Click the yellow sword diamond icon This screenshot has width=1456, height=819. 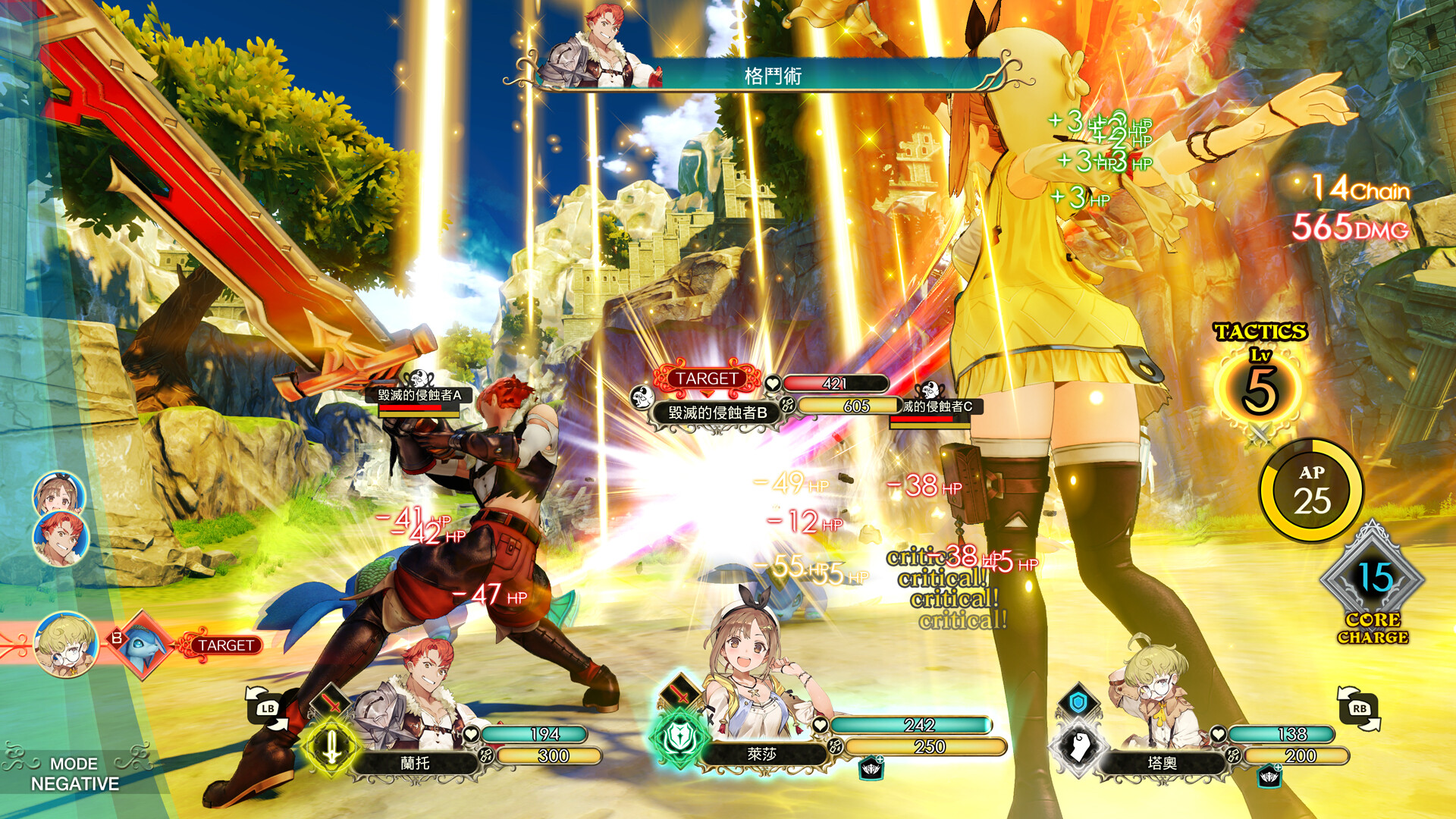(331, 747)
